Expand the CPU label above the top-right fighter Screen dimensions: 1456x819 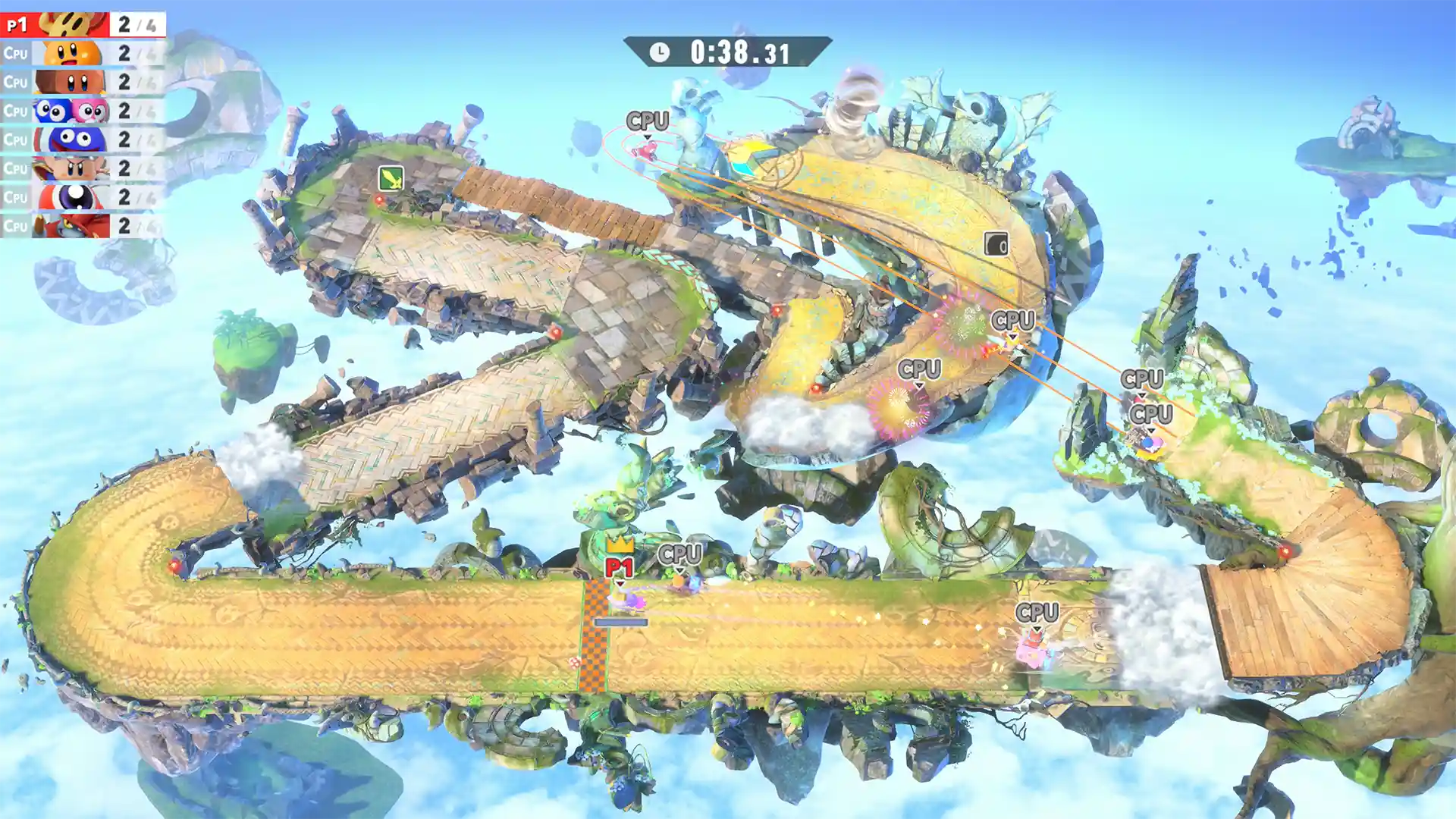click(x=648, y=120)
